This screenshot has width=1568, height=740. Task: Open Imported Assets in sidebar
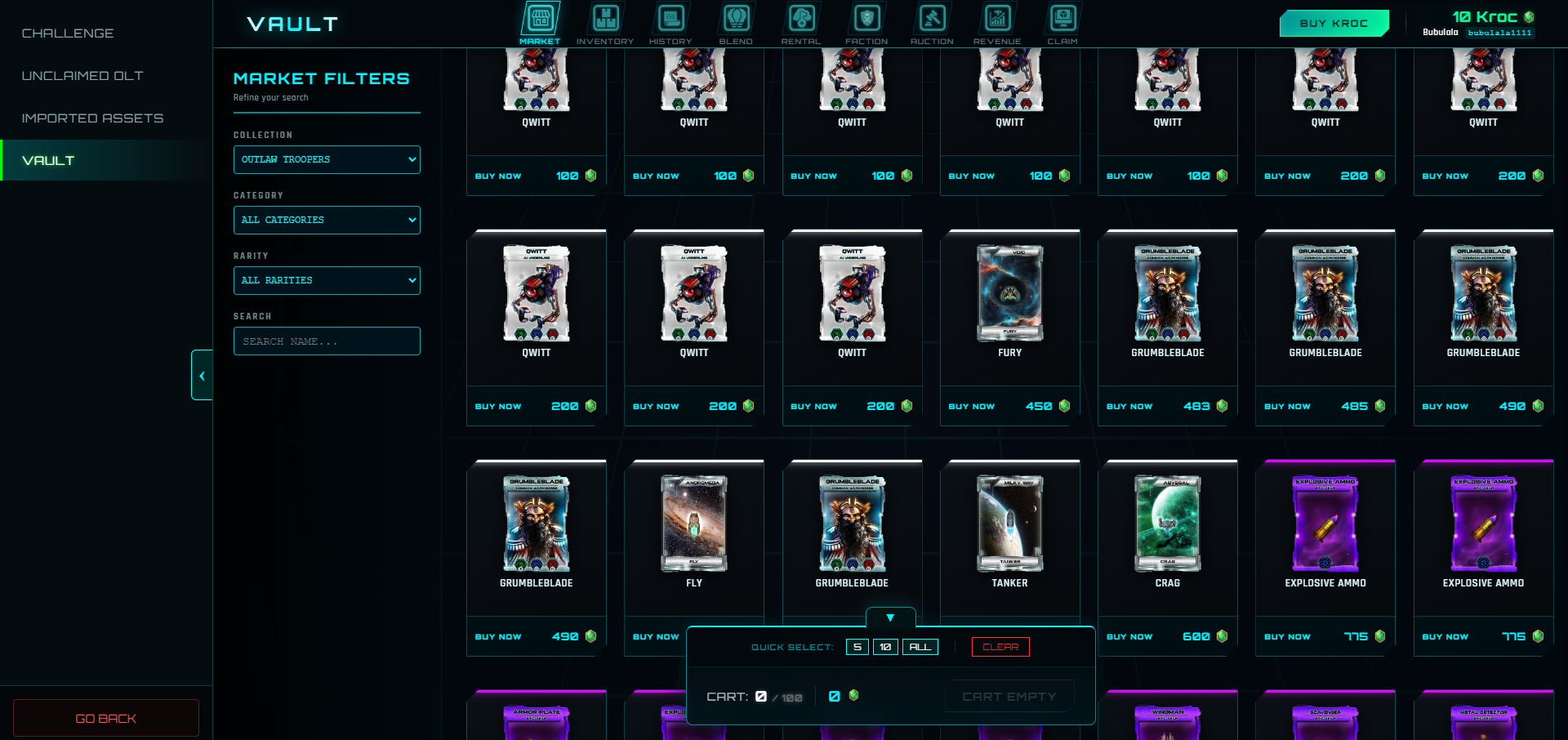pyautogui.click(x=92, y=118)
